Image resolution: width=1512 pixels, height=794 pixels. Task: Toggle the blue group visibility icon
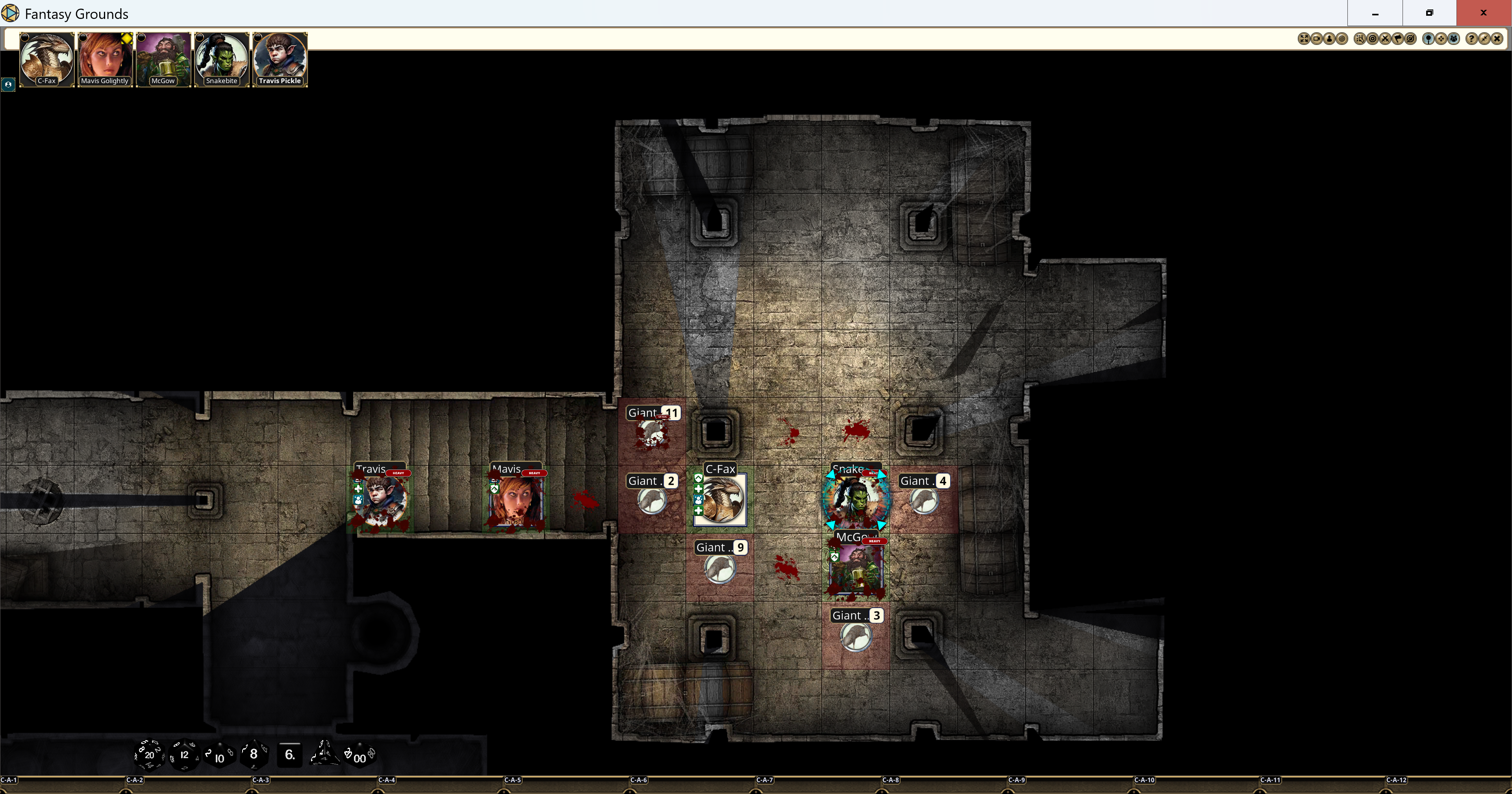coord(1454,39)
